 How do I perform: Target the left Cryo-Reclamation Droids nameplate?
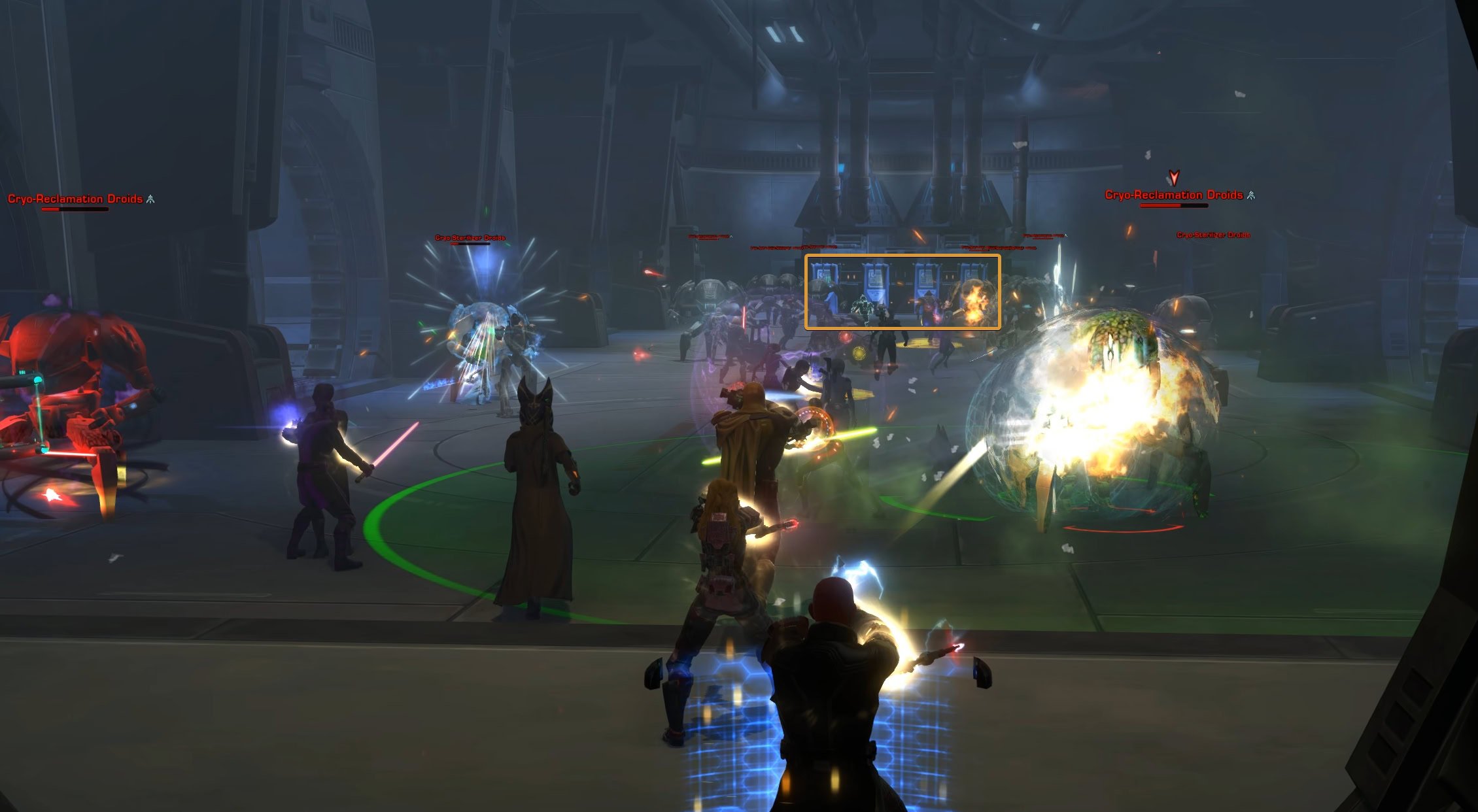coord(74,198)
